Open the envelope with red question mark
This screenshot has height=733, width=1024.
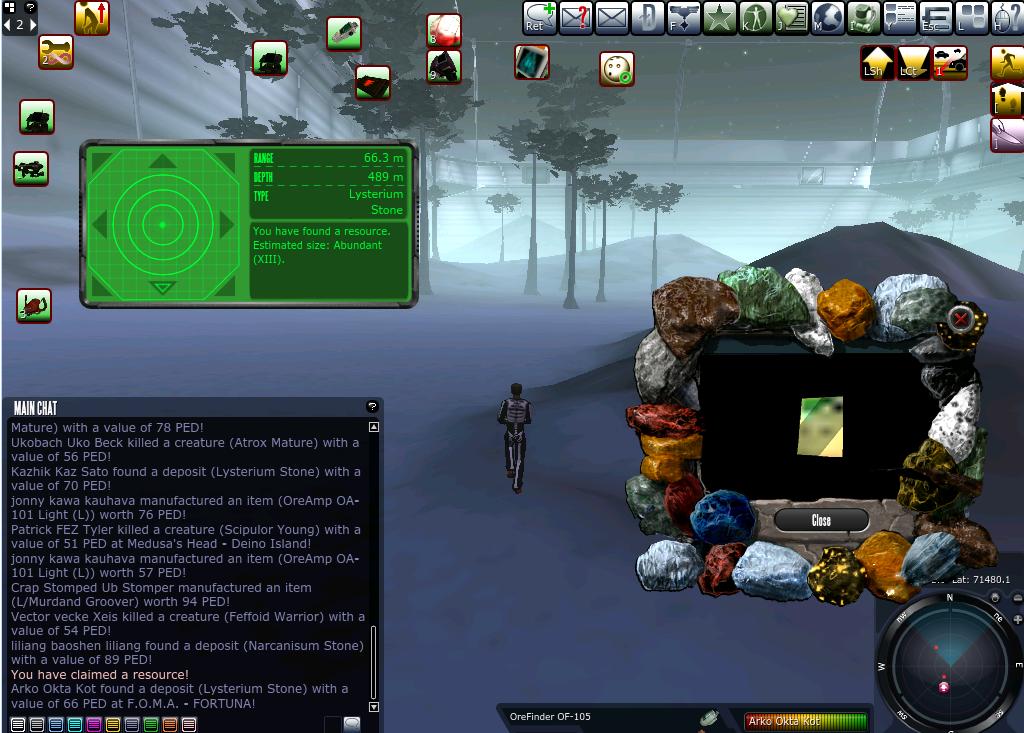(576, 18)
